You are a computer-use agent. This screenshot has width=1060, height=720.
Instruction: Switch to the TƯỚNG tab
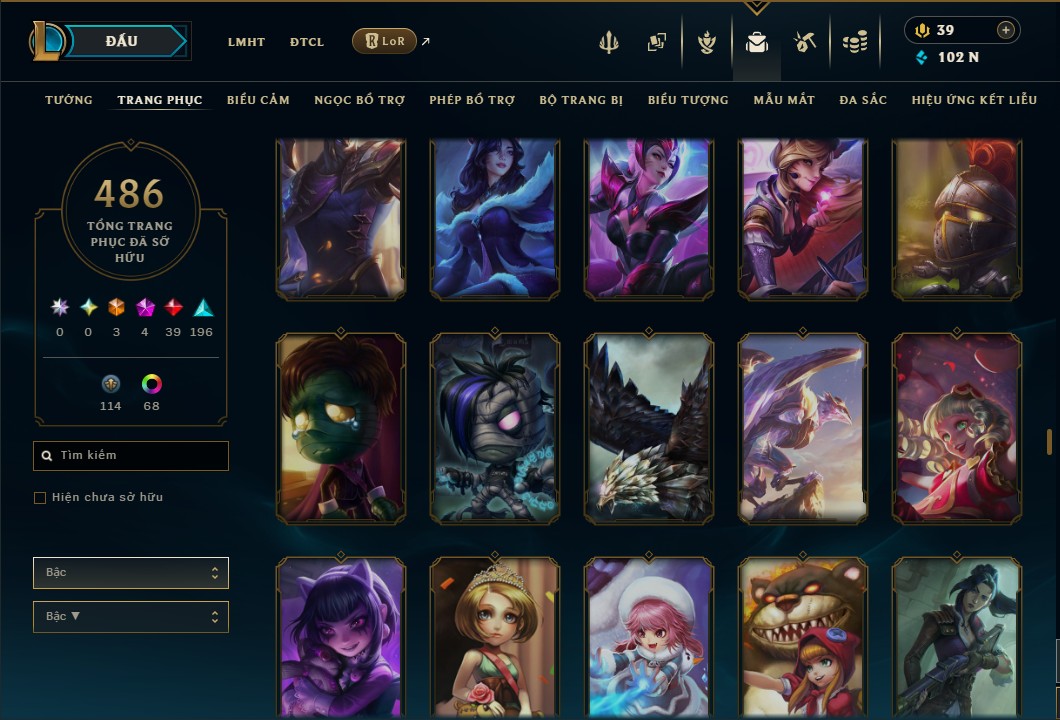point(69,100)
